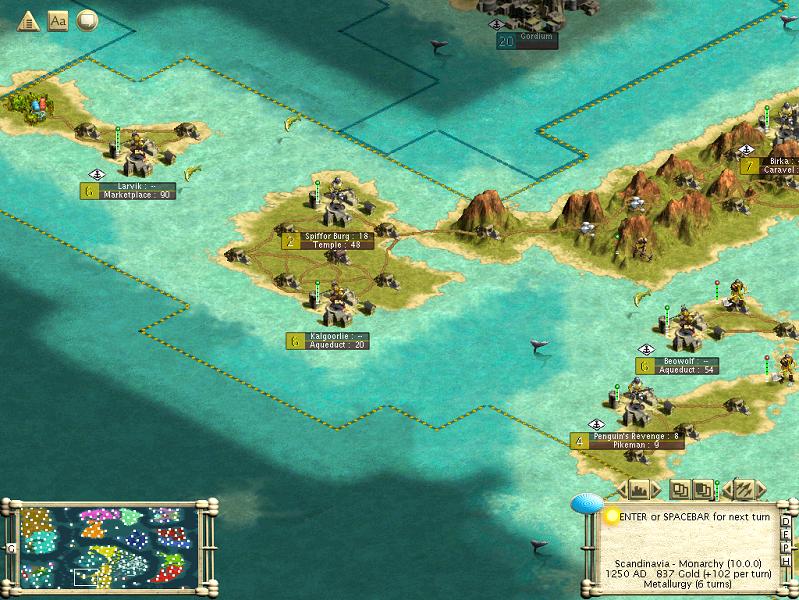Click the Gordium city label

[536, 40]
